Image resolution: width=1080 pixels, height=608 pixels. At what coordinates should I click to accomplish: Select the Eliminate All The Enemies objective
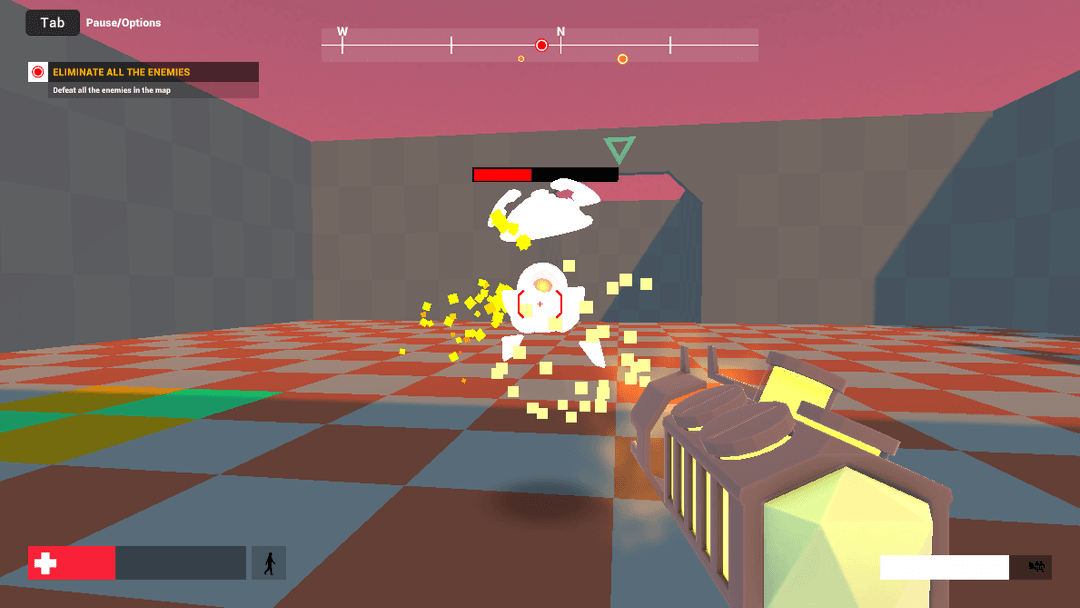[121, 72]
